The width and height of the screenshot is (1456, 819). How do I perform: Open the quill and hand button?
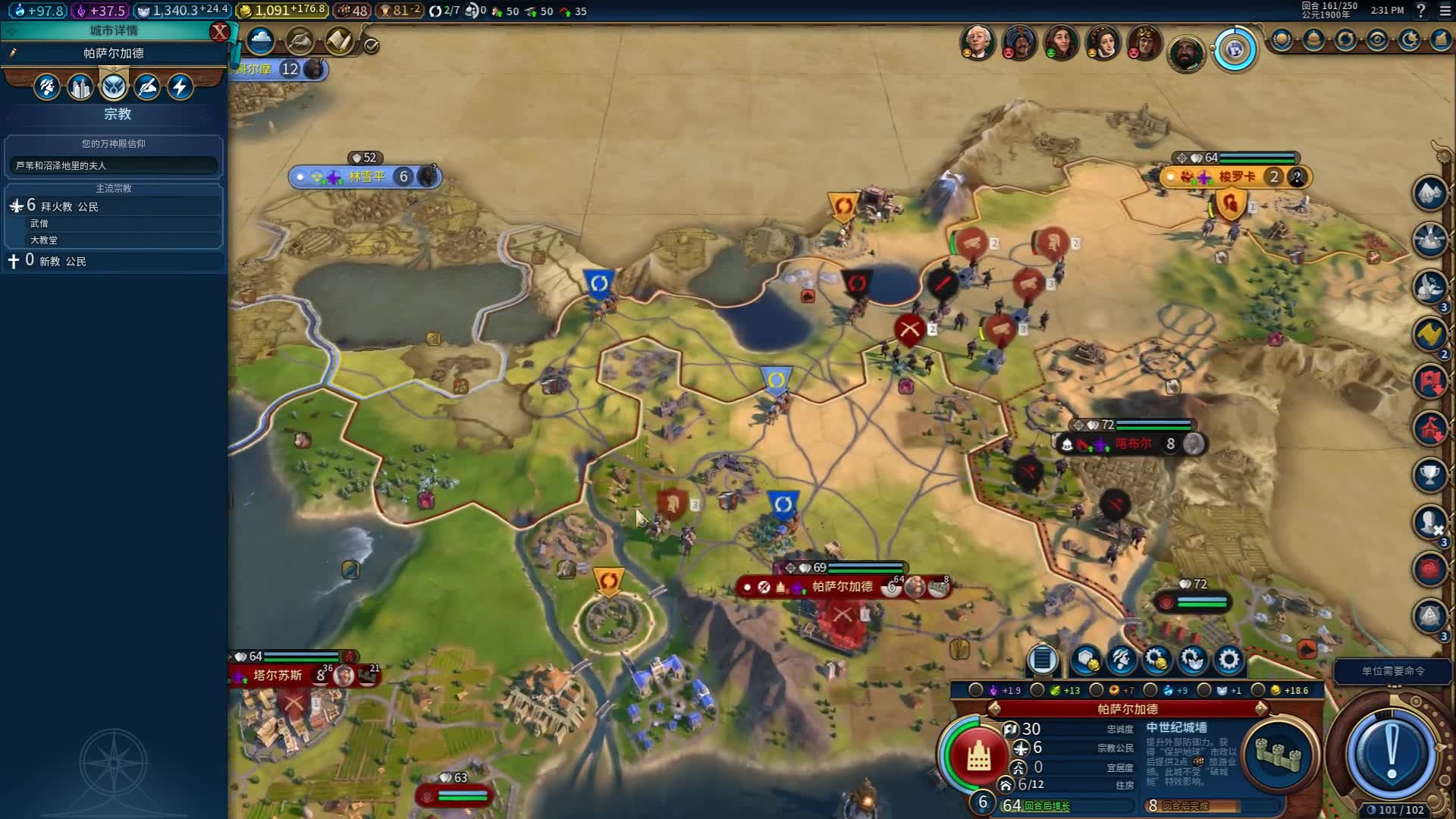(x=300, y=41)
